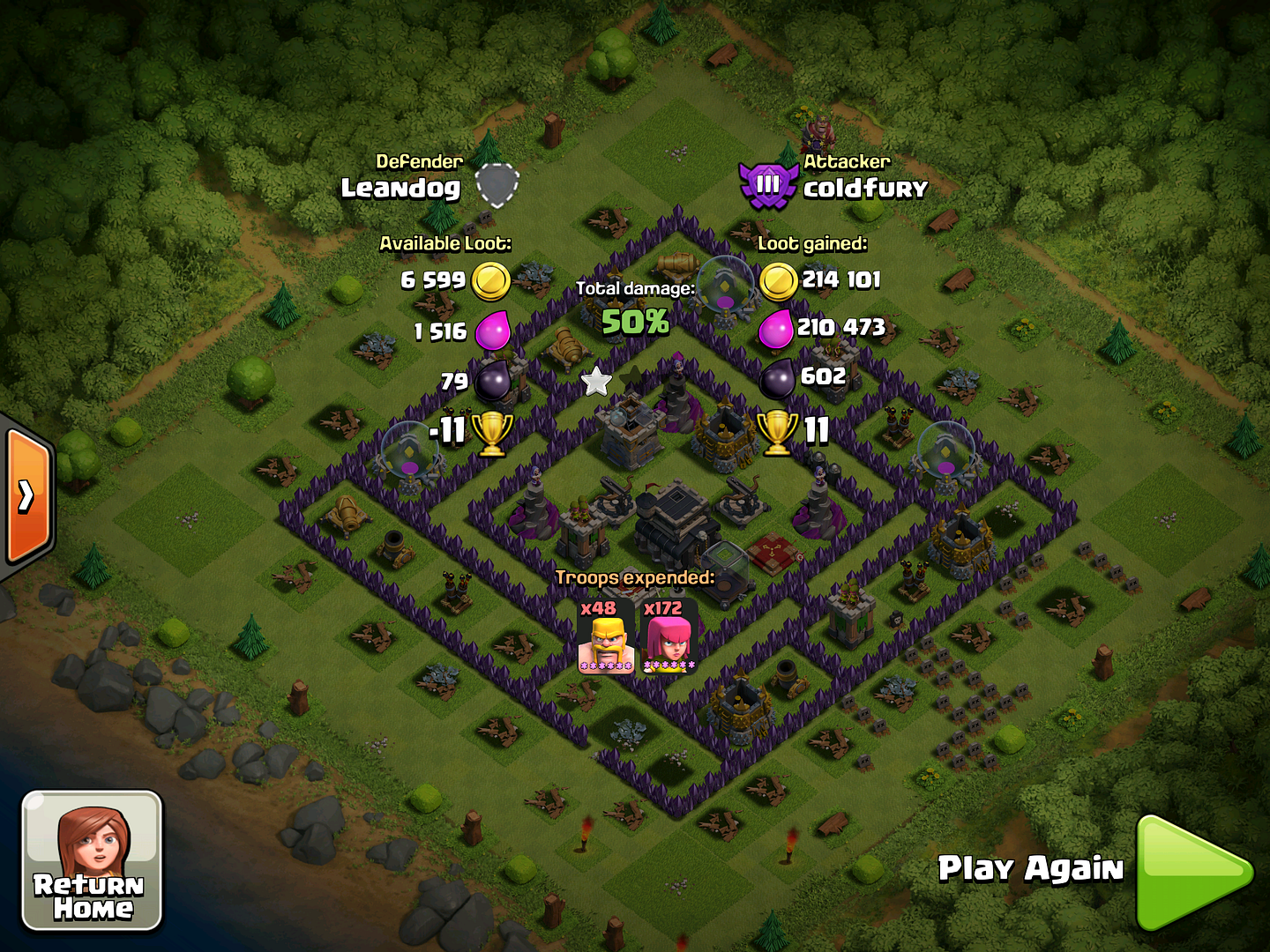
Task: Expand the orange side arrow tab
Action: (x=27, y=496)
